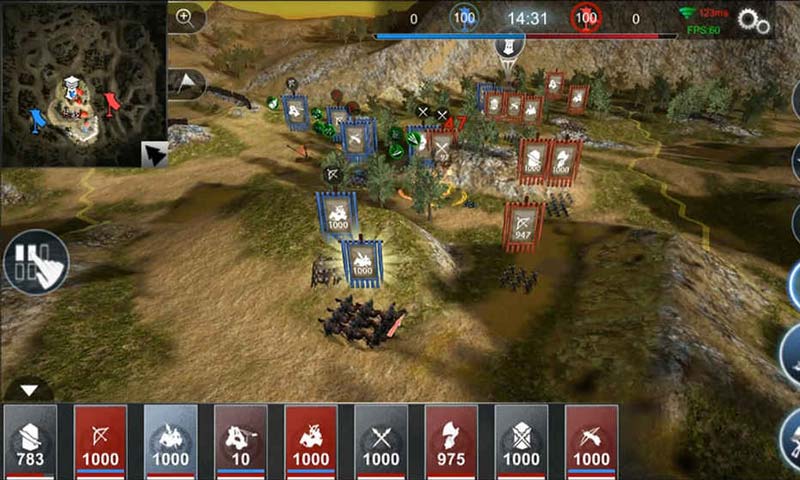Activate the pause-and-tap command button
This screenshot has height=480, width=800.
pos(36,262)
